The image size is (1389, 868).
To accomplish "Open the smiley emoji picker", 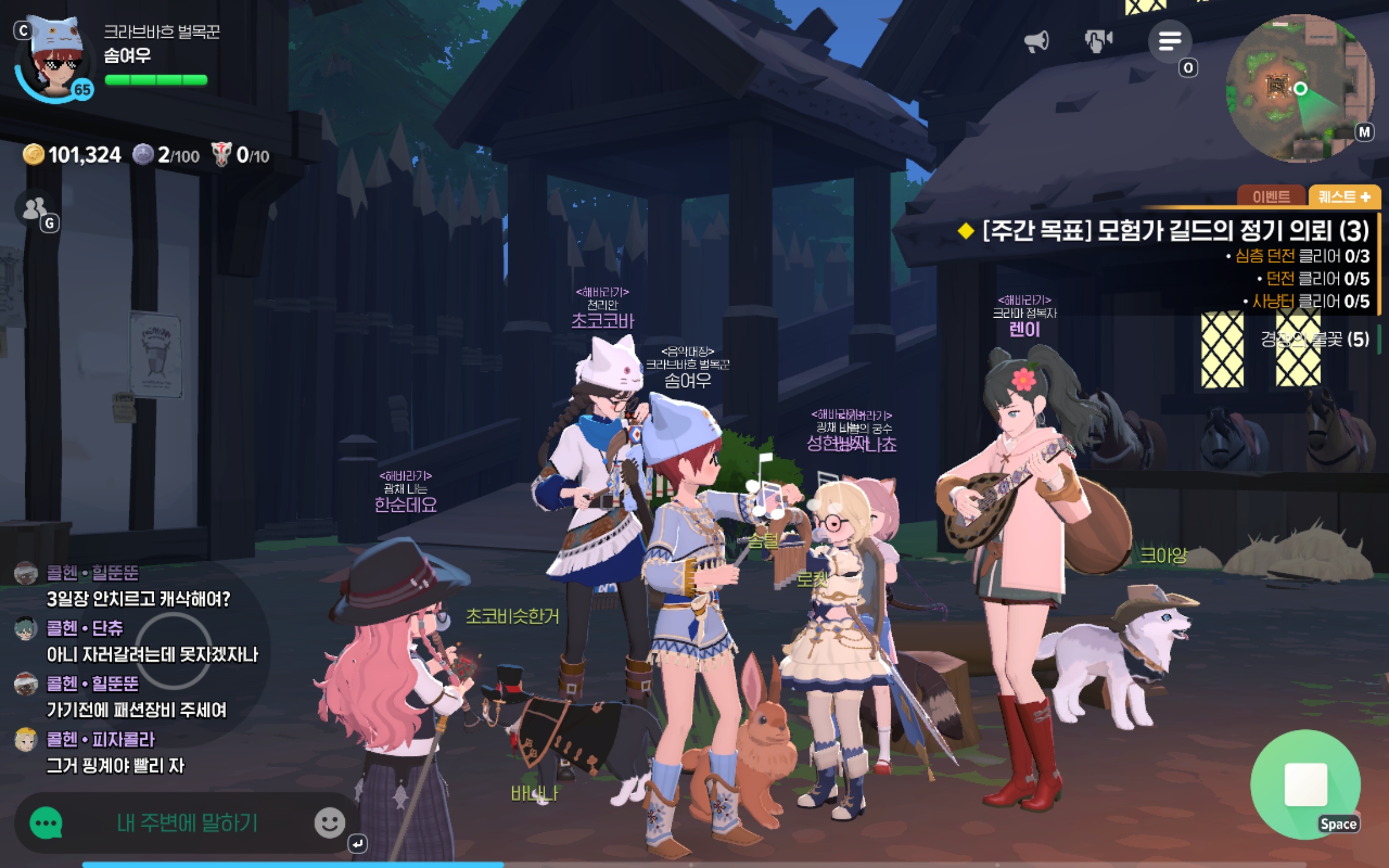I will pos(329,823).
